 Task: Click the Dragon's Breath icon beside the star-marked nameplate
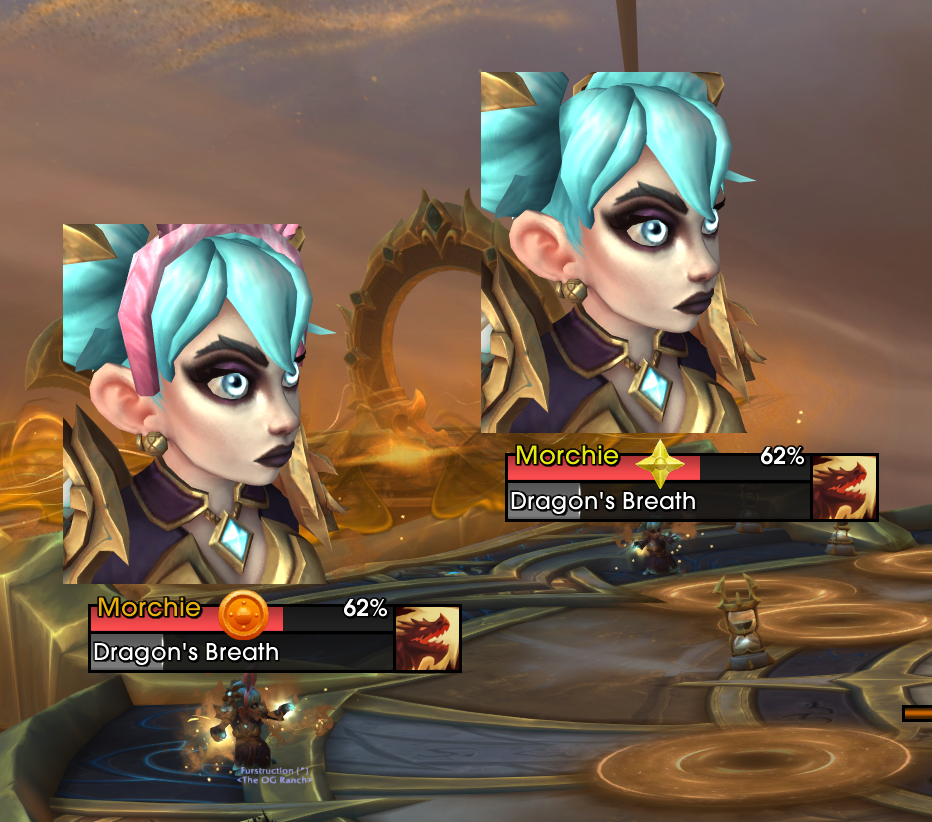click(845, 488)
